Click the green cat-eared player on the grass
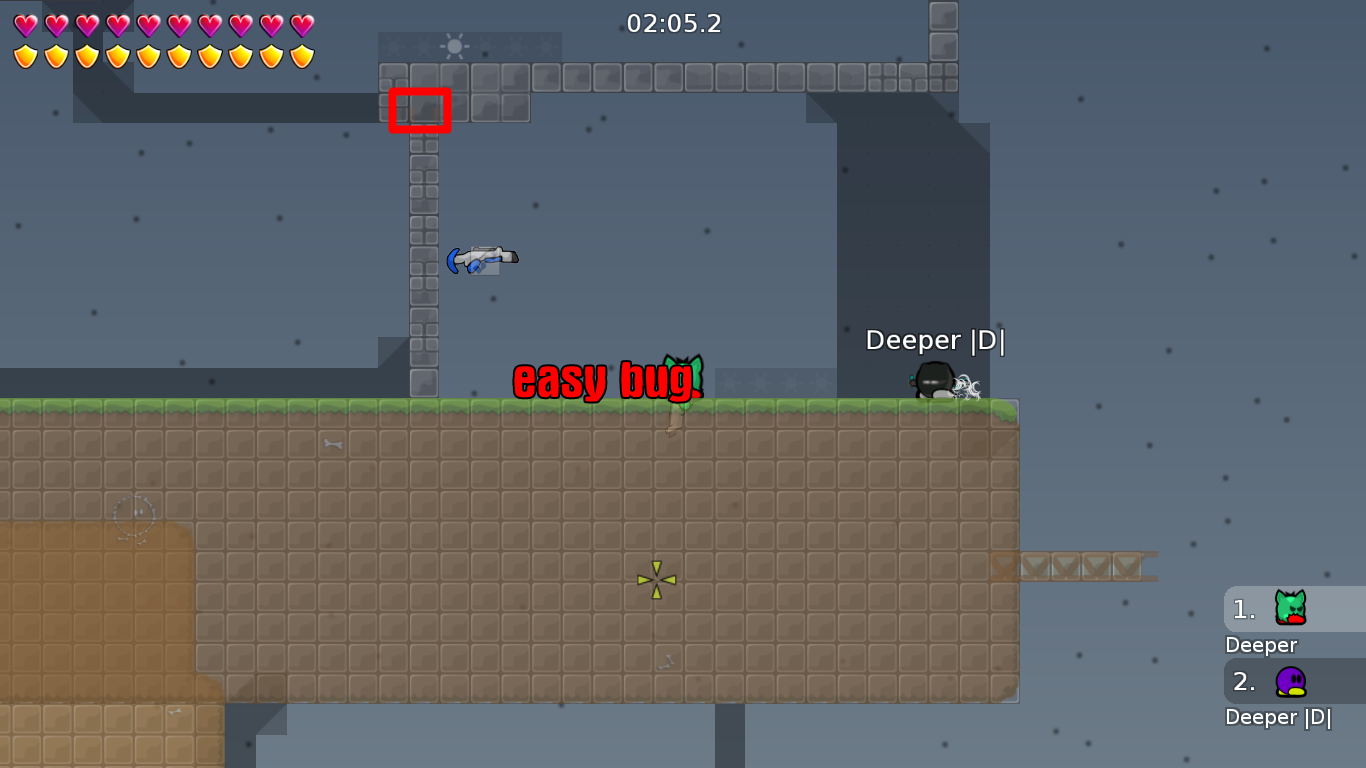Viewport: 1366px width, 768px height. click(x=683, y=378)
